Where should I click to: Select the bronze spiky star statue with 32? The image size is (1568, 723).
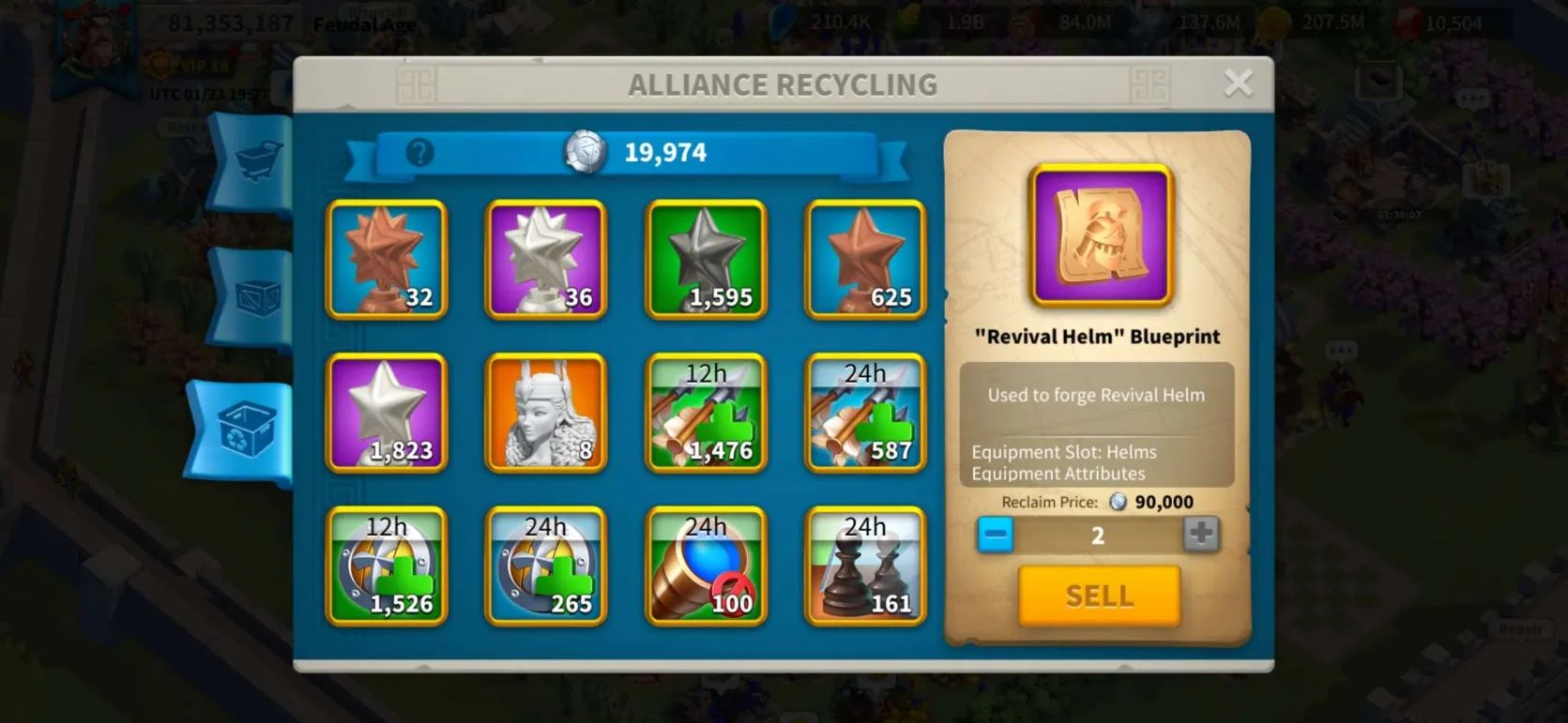[x=387, y=260]
